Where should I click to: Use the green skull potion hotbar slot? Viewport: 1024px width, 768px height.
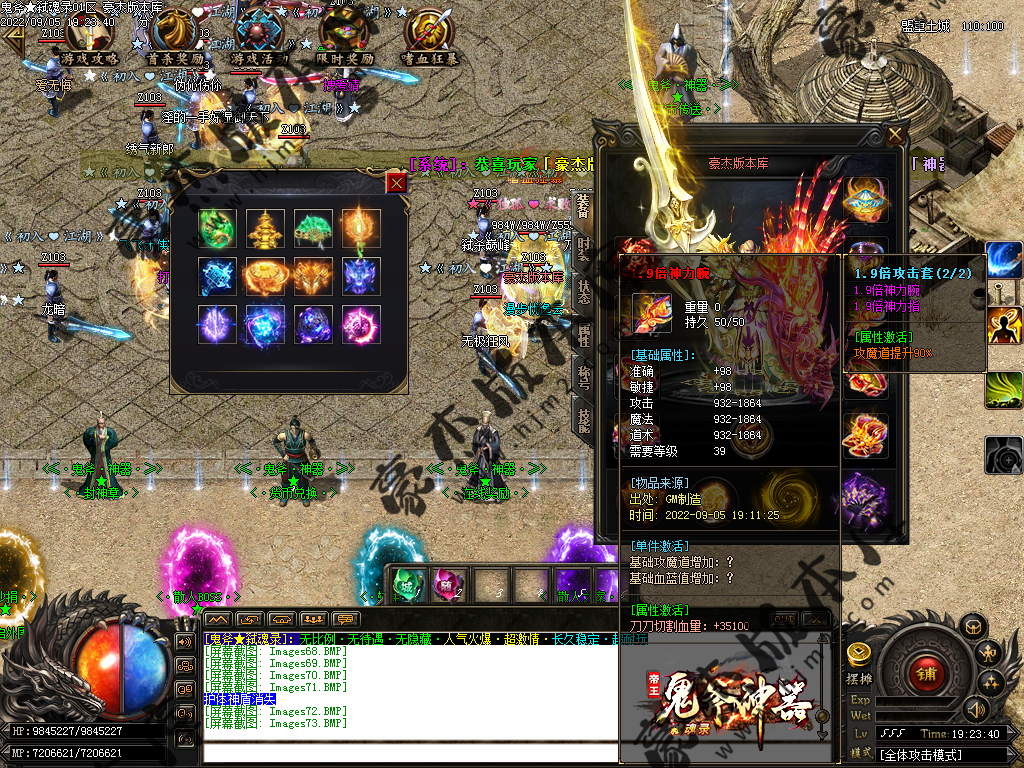click(x=406, y=583)
